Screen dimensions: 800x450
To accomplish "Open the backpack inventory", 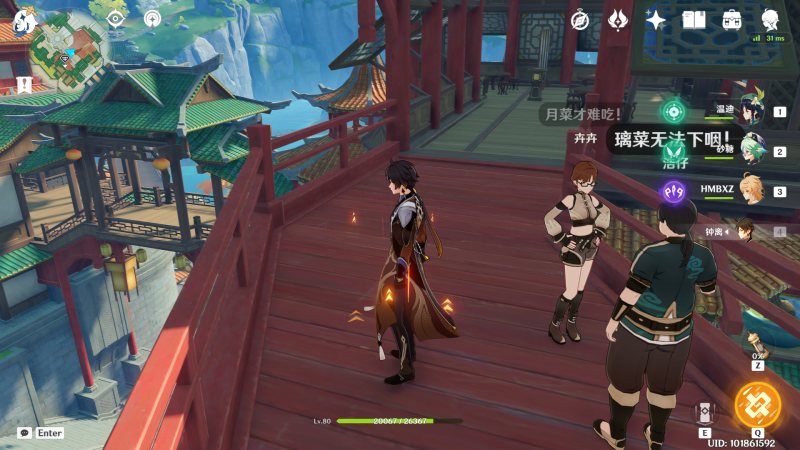I will (x=732, y=20).
